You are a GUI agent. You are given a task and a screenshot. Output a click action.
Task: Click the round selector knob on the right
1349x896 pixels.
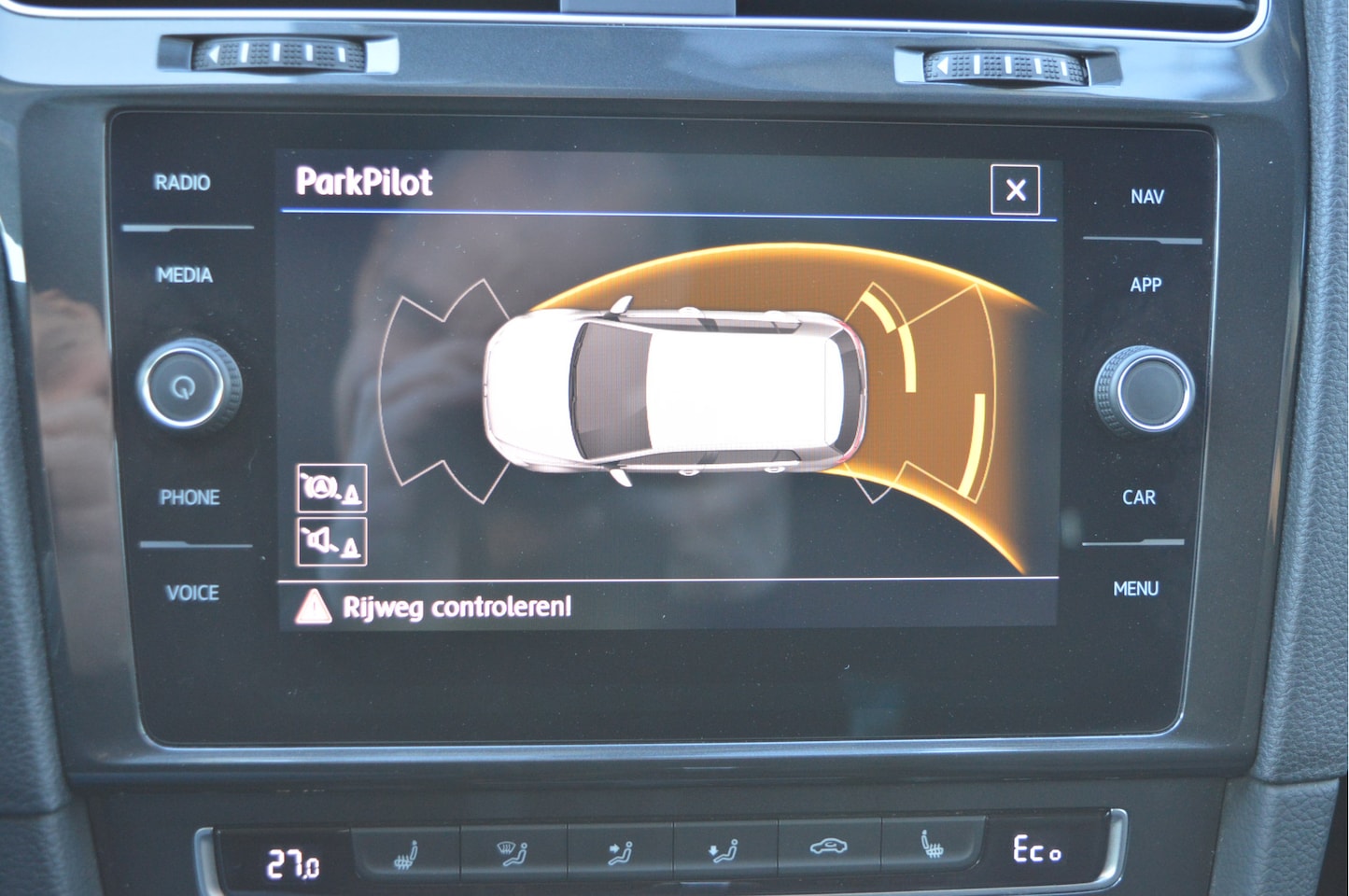(1147, 392)
